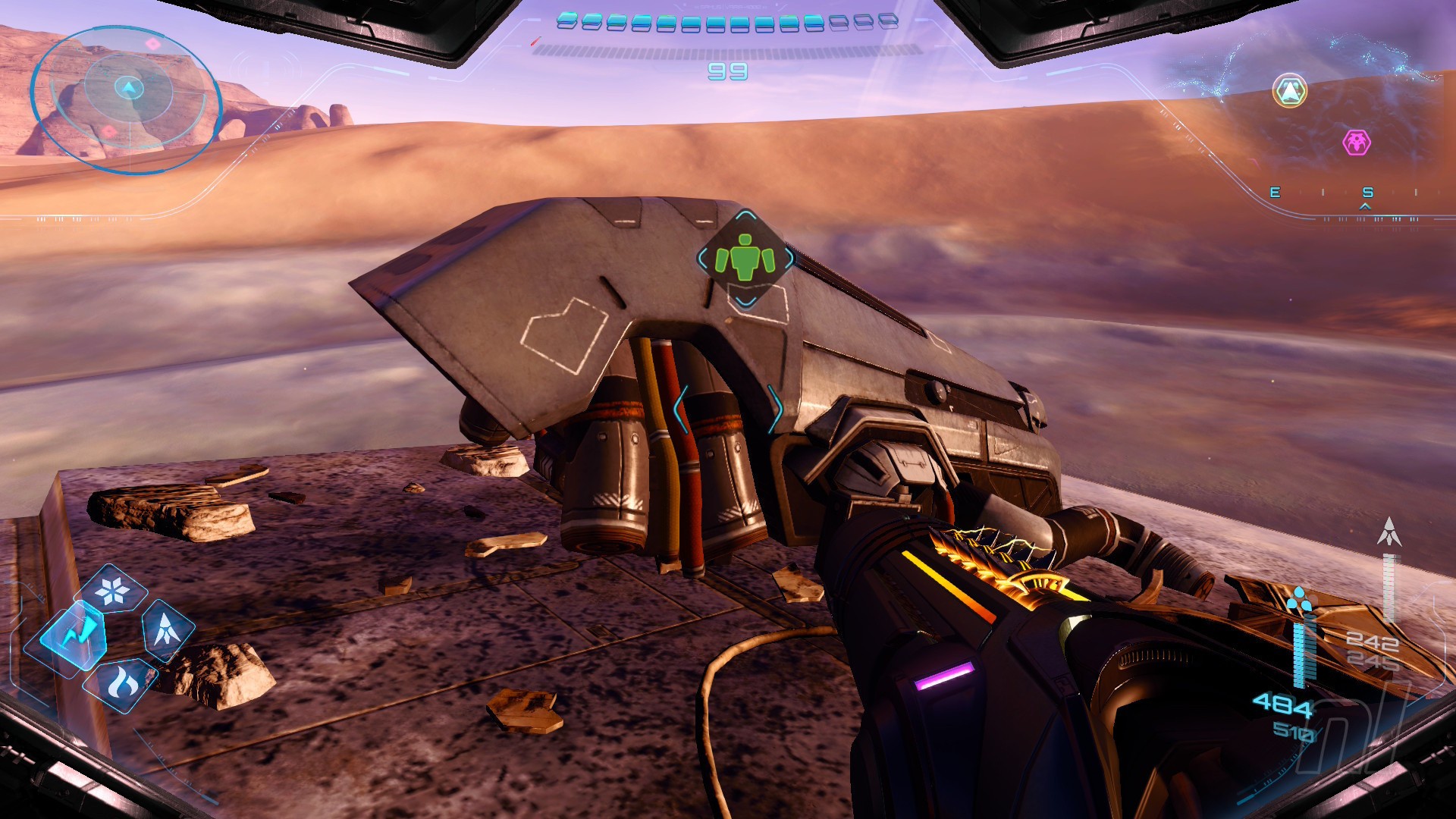
Task: Click the circular radar minimap
Action: [x=127, y=99]
